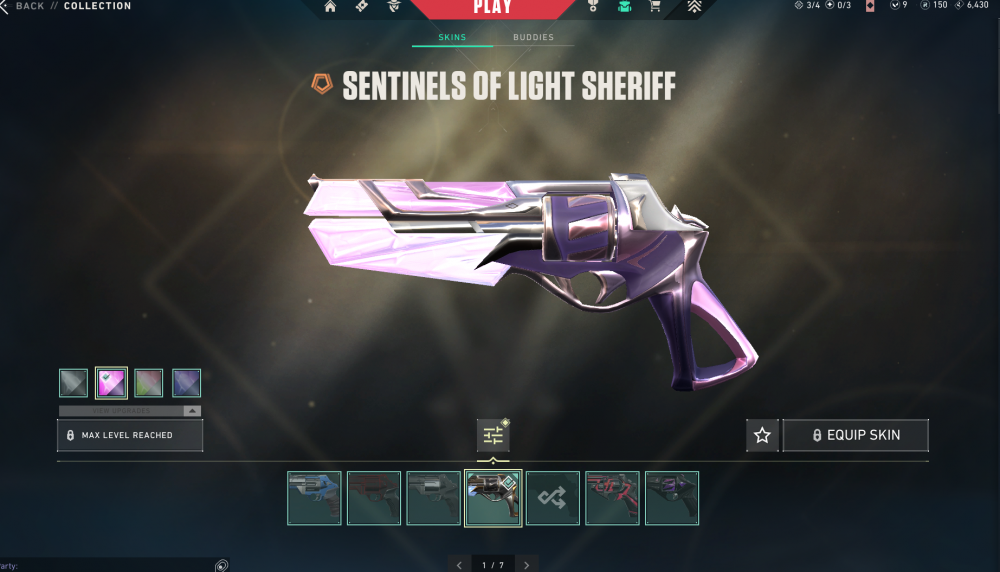Select the green-red variant swatch
Viewport: 1000px width, 572px height.
pos(149,383)
